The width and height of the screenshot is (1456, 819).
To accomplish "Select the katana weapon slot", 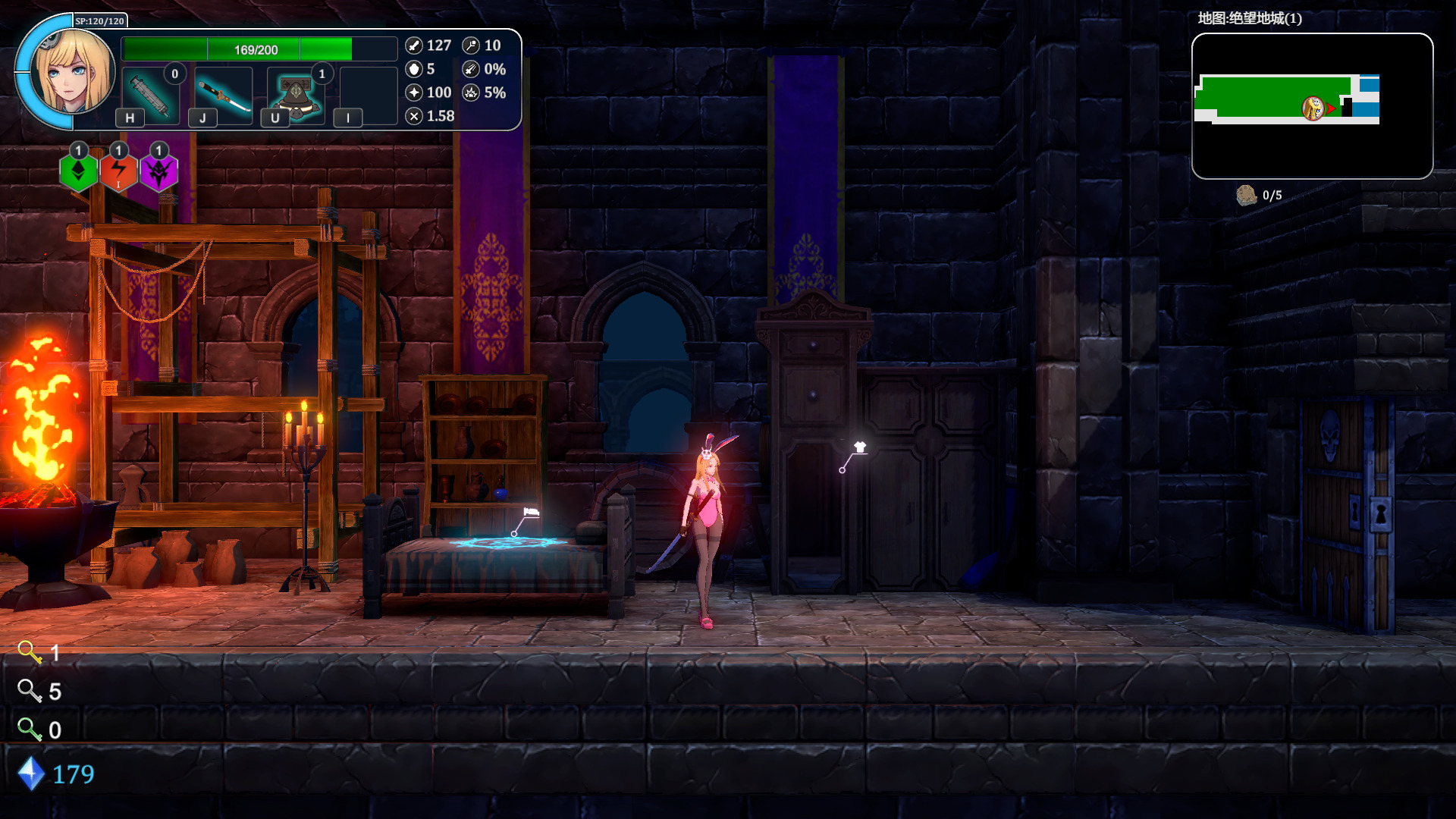I will point(223,95).
